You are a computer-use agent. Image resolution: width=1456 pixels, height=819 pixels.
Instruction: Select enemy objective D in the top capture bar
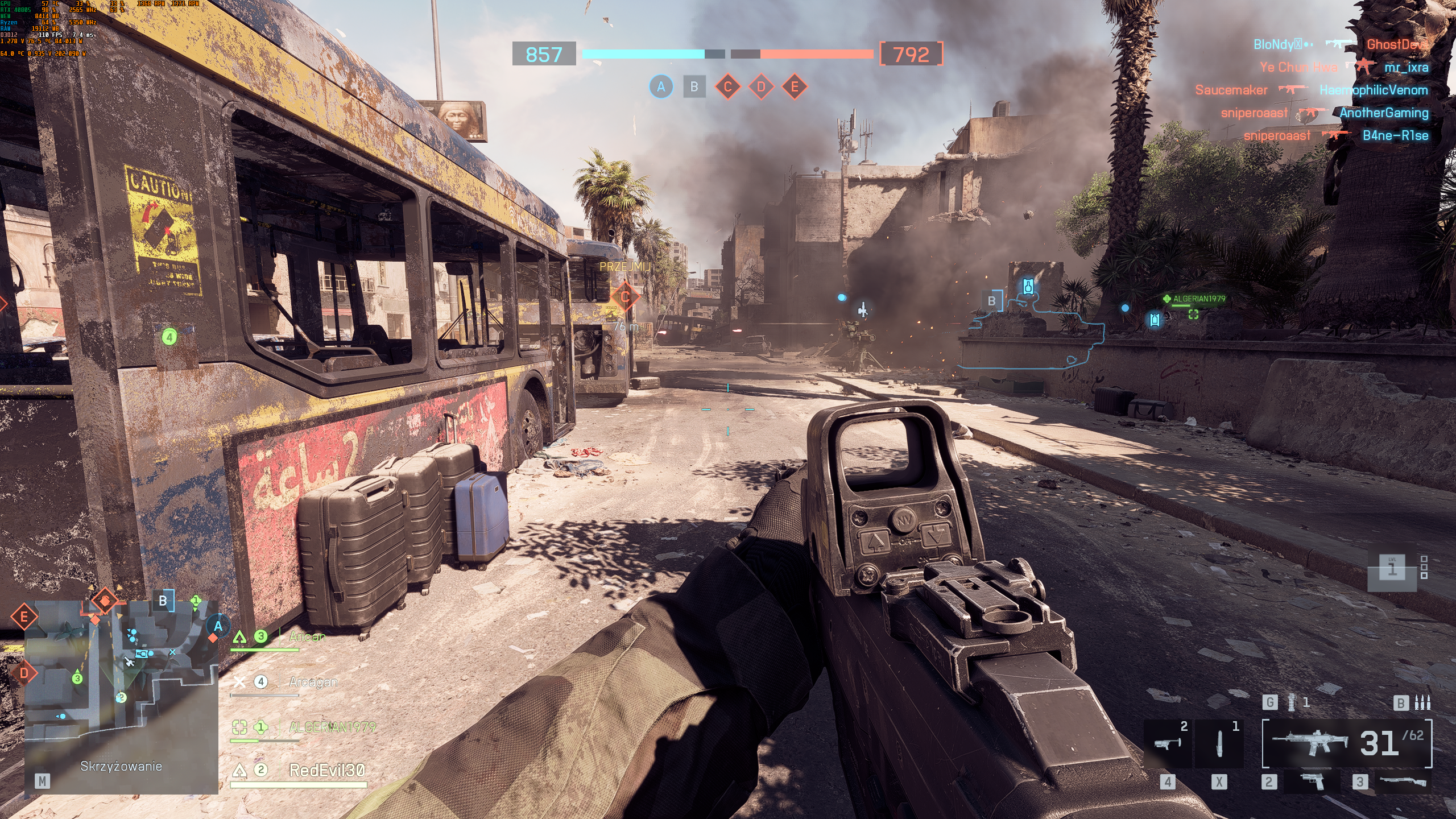(761, 87)
